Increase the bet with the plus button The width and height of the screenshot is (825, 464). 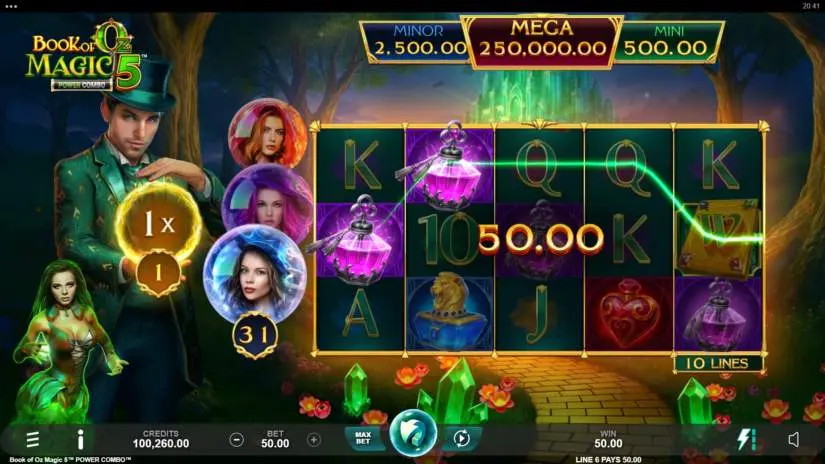click(313, 439)
